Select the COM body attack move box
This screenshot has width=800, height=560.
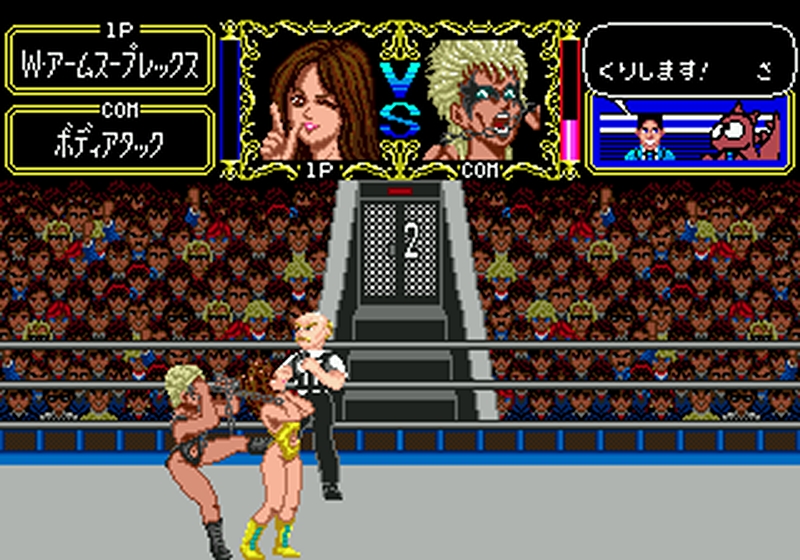tap(110, 141)
